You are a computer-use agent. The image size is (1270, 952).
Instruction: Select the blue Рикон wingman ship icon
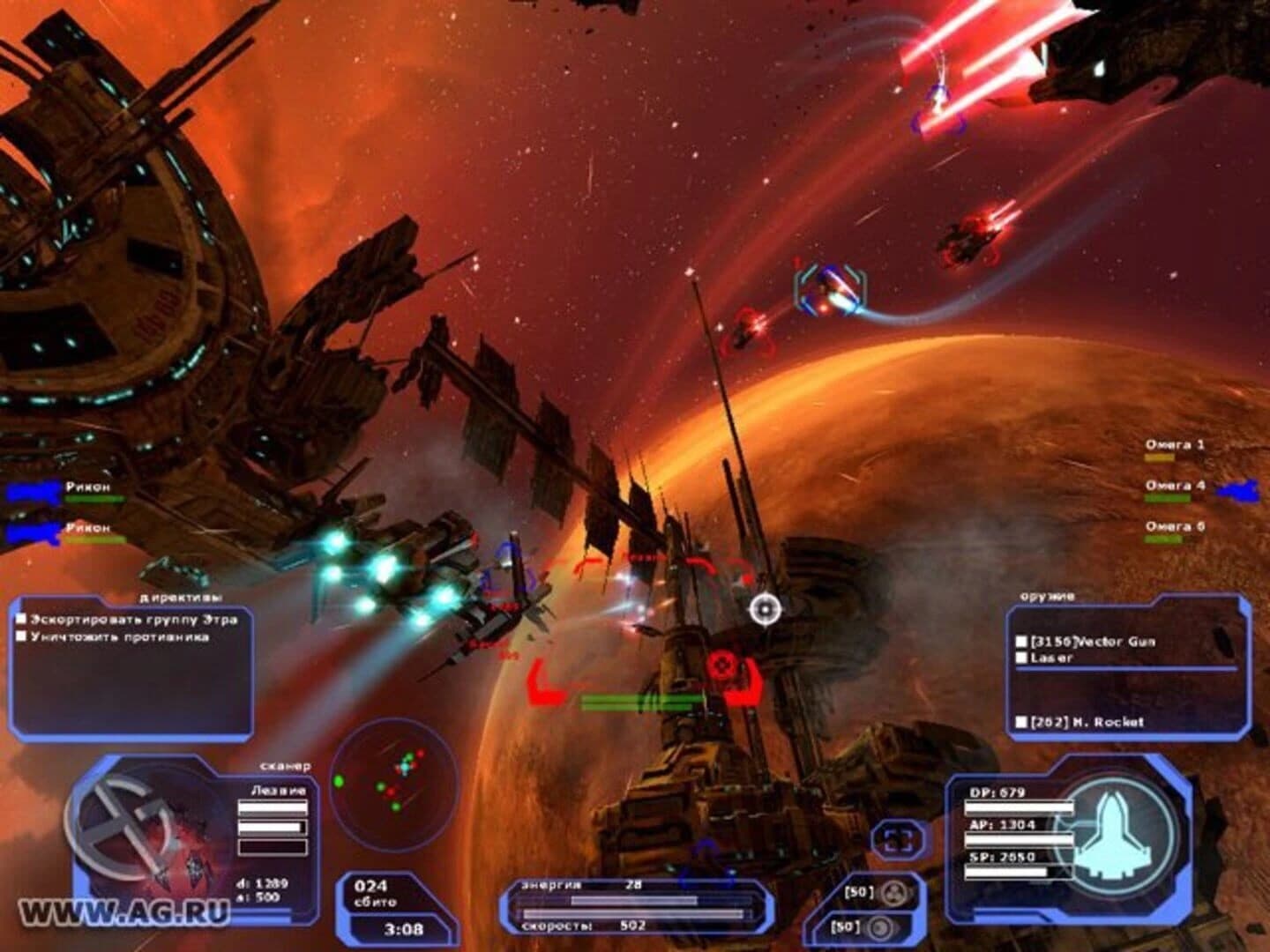[x=31, y=490]
